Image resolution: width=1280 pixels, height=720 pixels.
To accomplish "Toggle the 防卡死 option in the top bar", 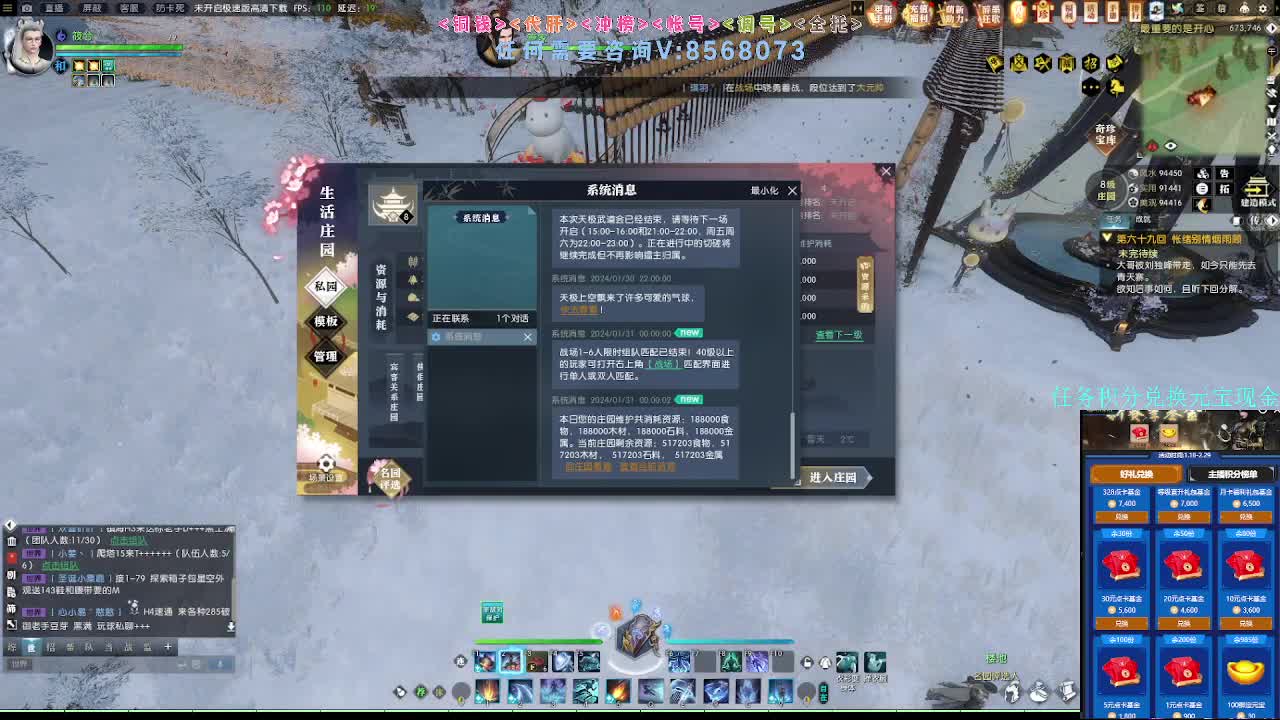I will pyautogui.click(x=170, y=7).
